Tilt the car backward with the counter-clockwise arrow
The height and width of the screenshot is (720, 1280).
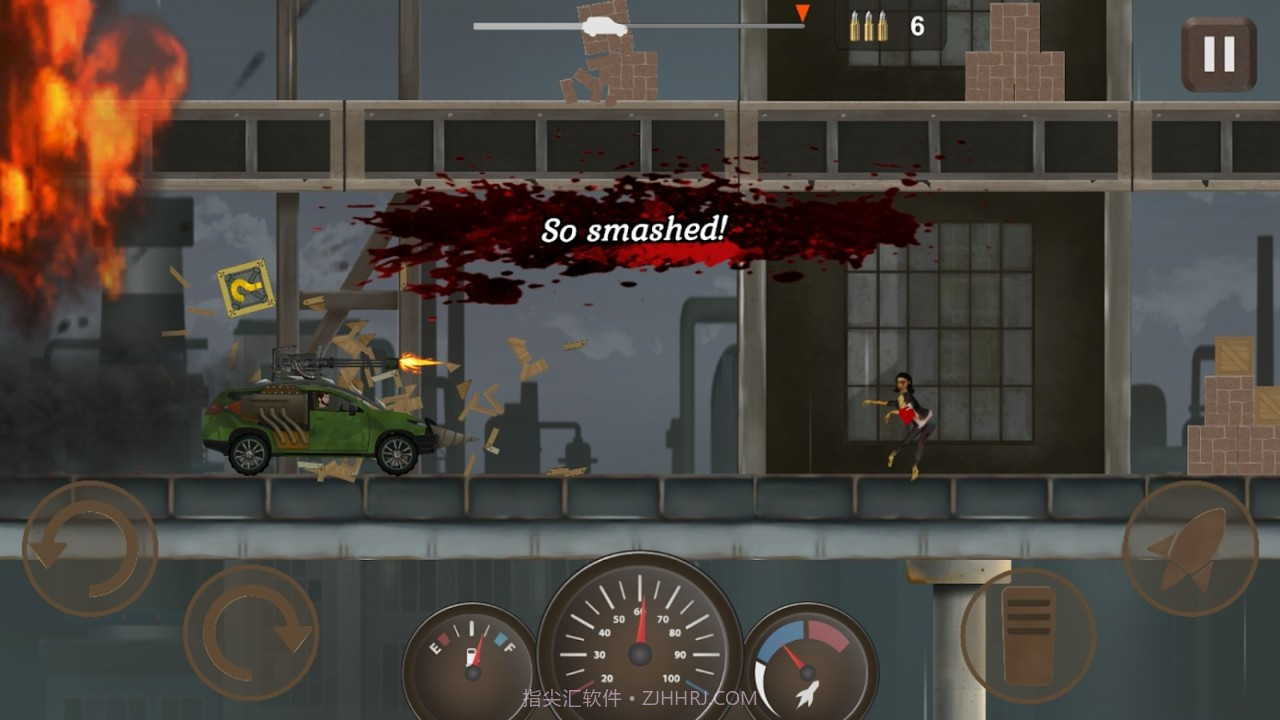coord(90,549)
